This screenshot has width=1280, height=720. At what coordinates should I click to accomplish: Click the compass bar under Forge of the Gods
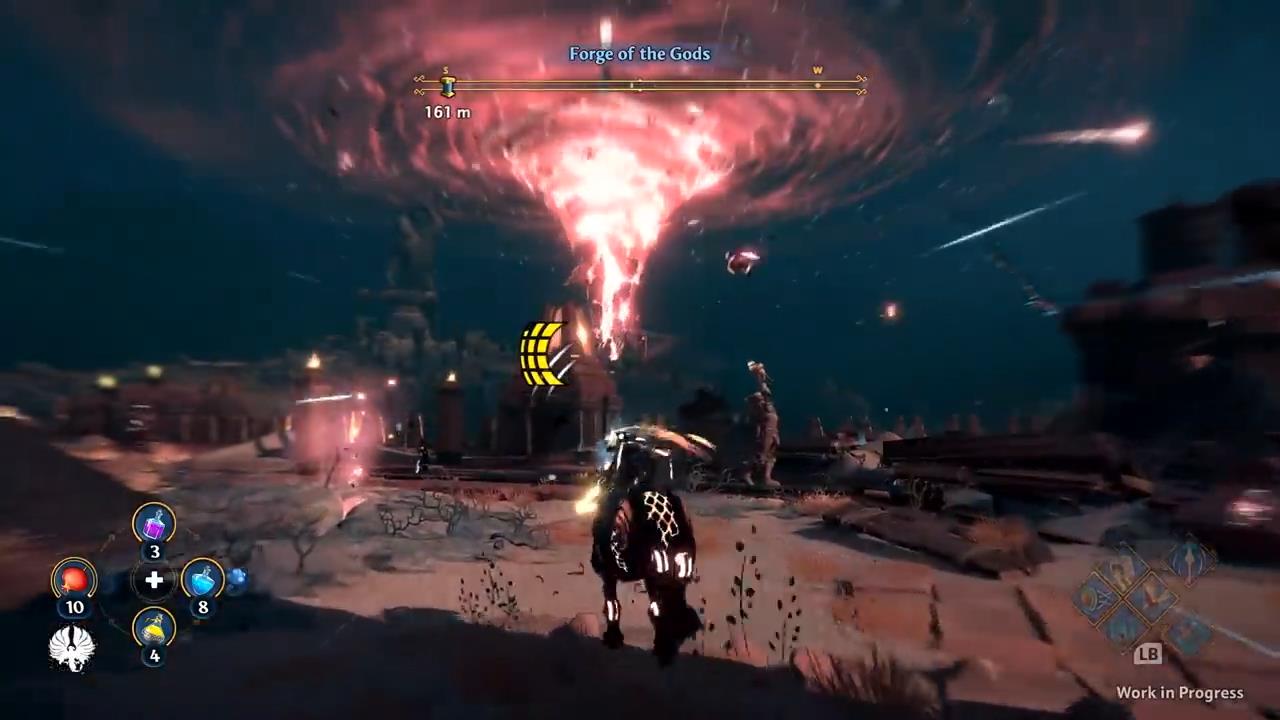[640, 87]
